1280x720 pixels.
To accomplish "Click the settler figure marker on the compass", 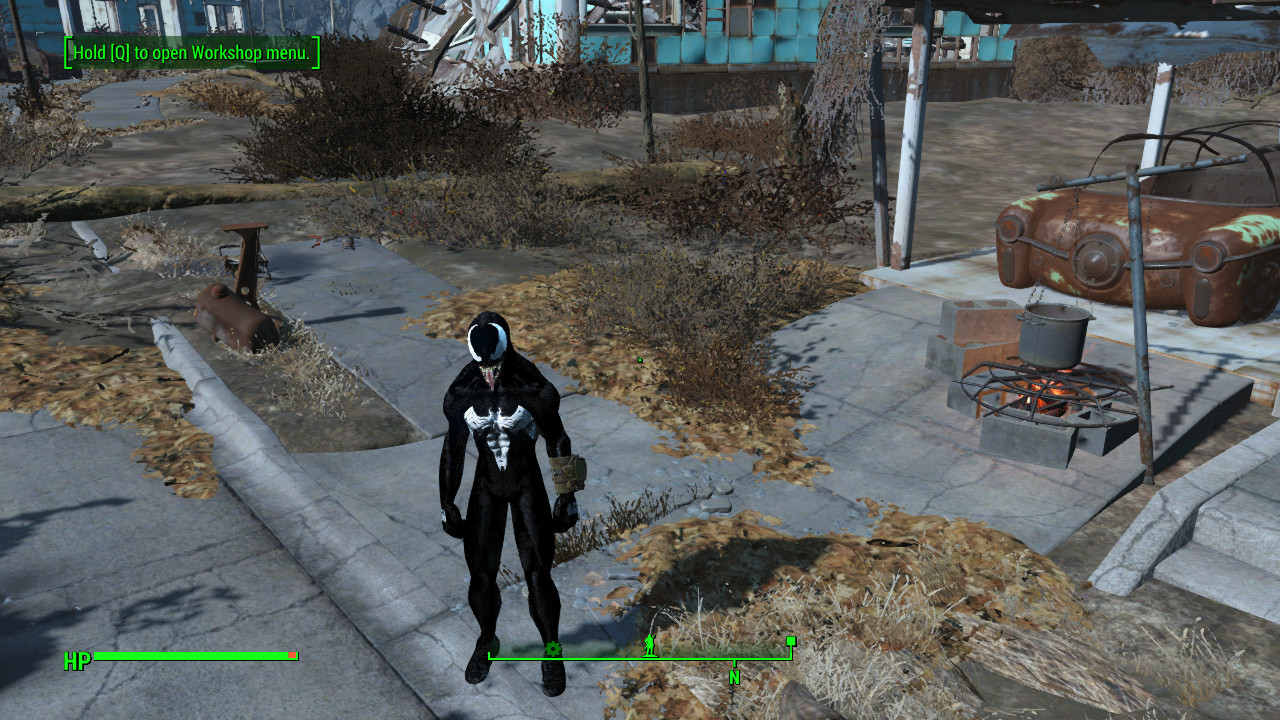I will (x=650, y=644).
